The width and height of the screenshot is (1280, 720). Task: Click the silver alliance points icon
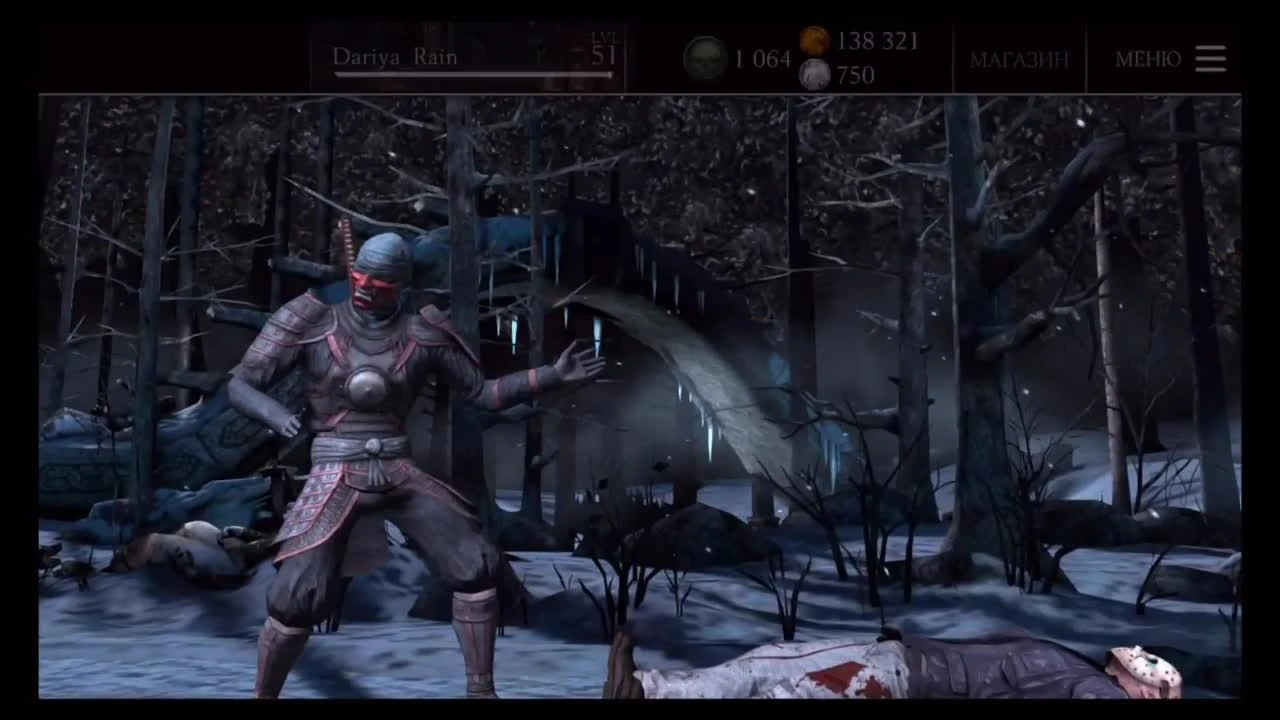[x=814, y=74]
